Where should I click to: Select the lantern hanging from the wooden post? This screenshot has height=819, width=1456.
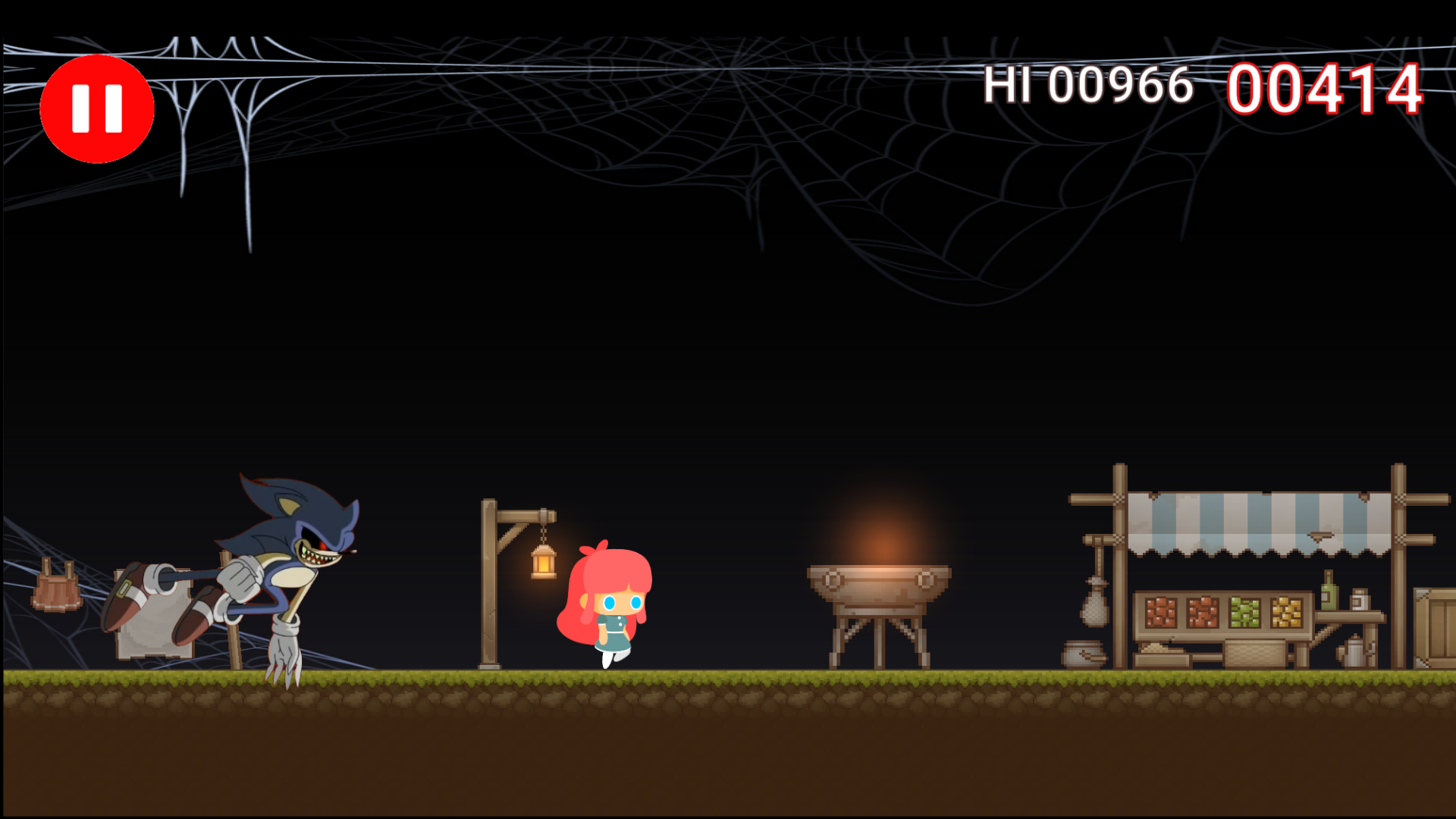(543, 561)
